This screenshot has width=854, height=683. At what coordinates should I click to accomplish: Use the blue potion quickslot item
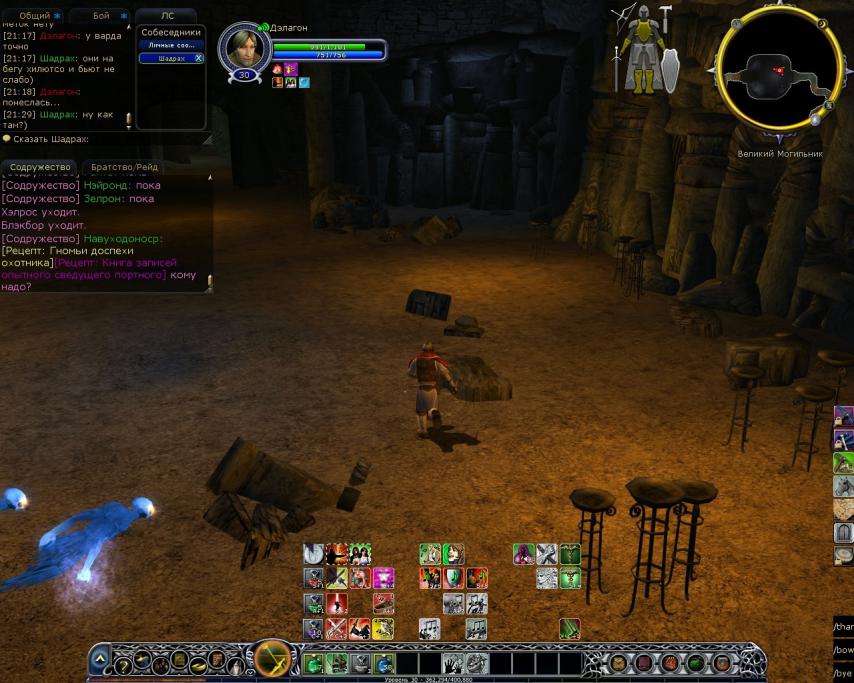384,663
